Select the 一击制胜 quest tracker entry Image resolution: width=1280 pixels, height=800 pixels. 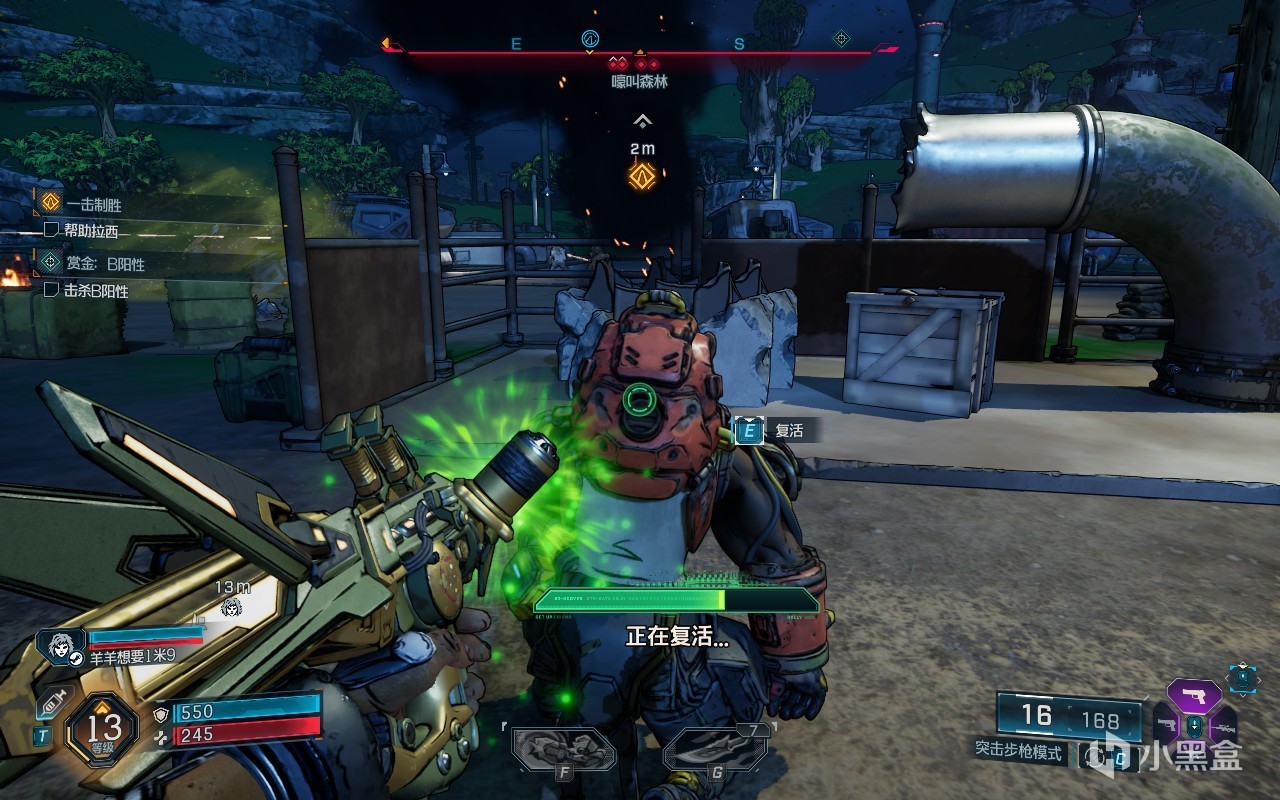94,204
